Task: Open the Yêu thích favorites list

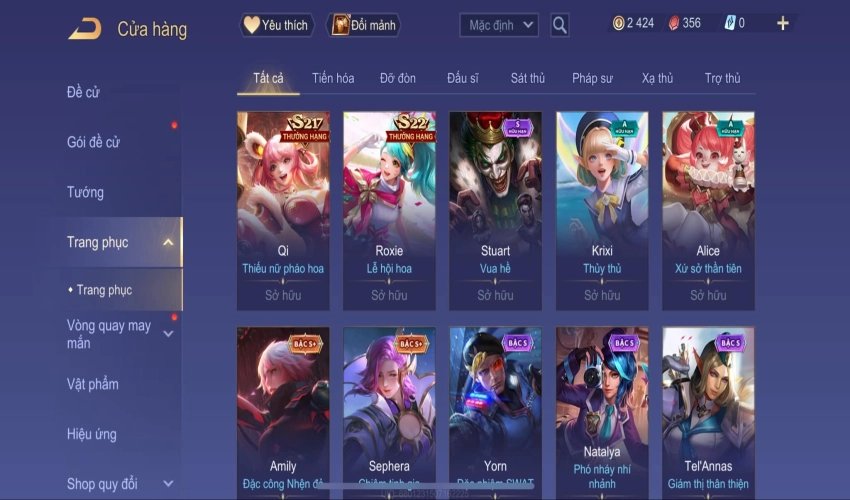Action: click(x=277, y=25)
